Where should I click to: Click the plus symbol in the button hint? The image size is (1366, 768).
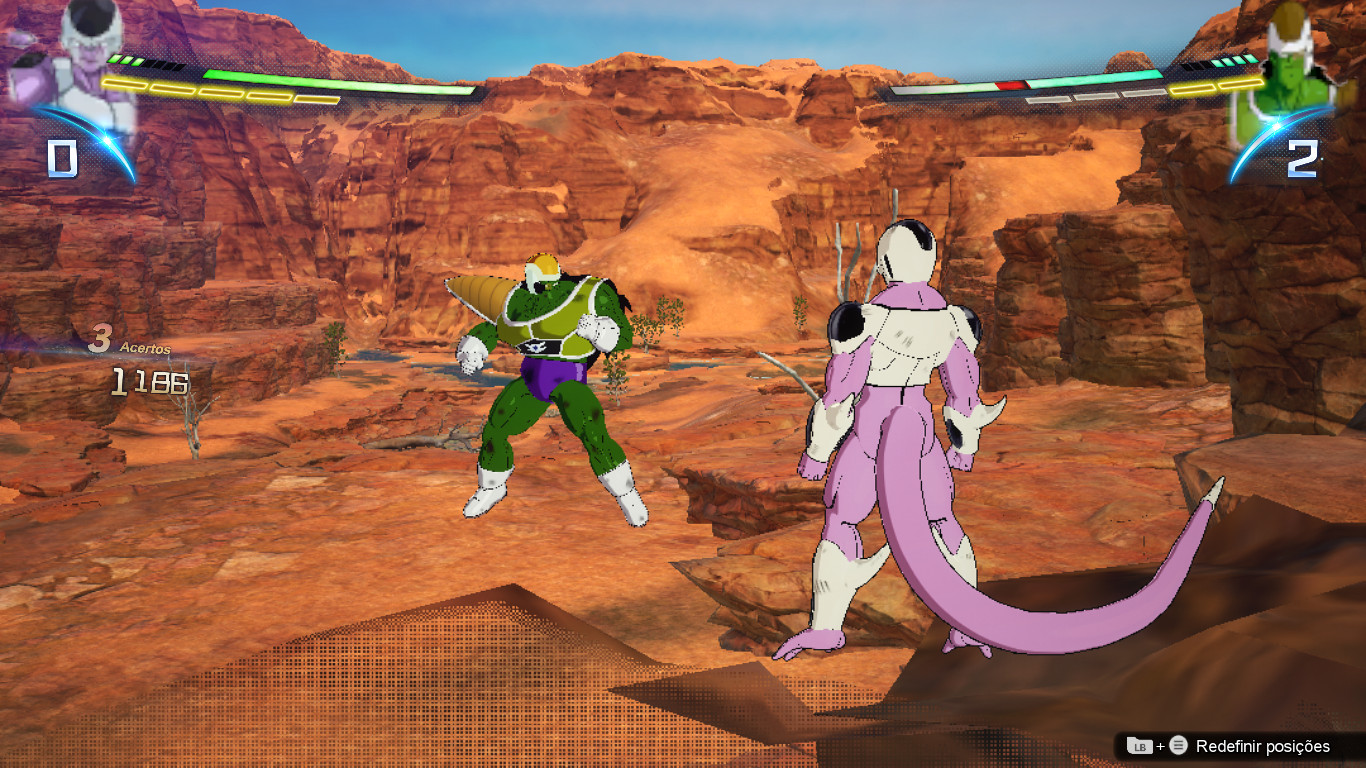(x=1160, y=746)
